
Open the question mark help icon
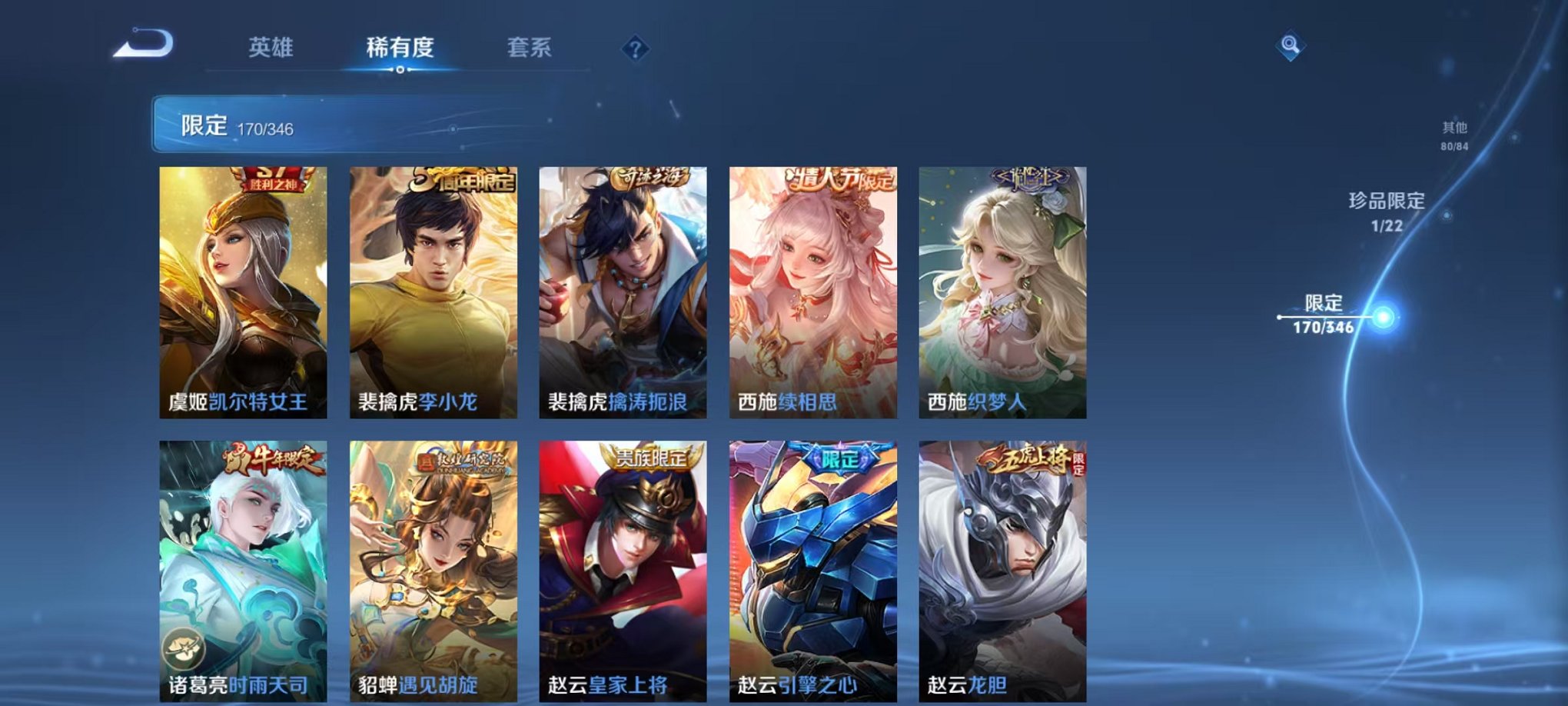click(635, 49)
